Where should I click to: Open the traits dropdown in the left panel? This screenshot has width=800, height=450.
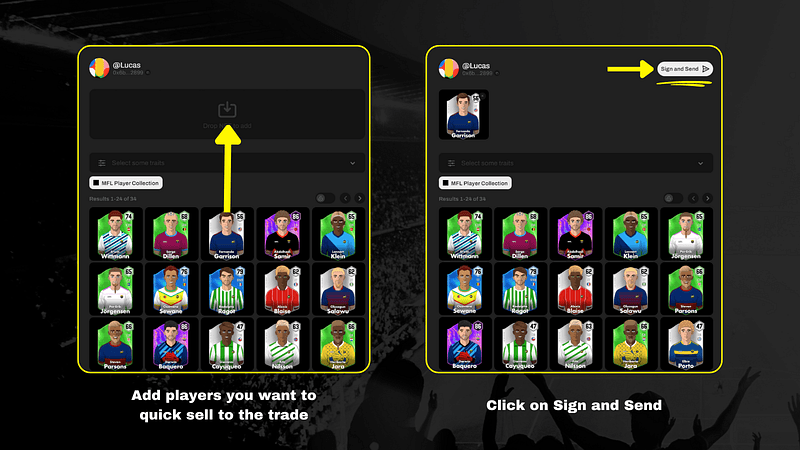coord(226,162)
